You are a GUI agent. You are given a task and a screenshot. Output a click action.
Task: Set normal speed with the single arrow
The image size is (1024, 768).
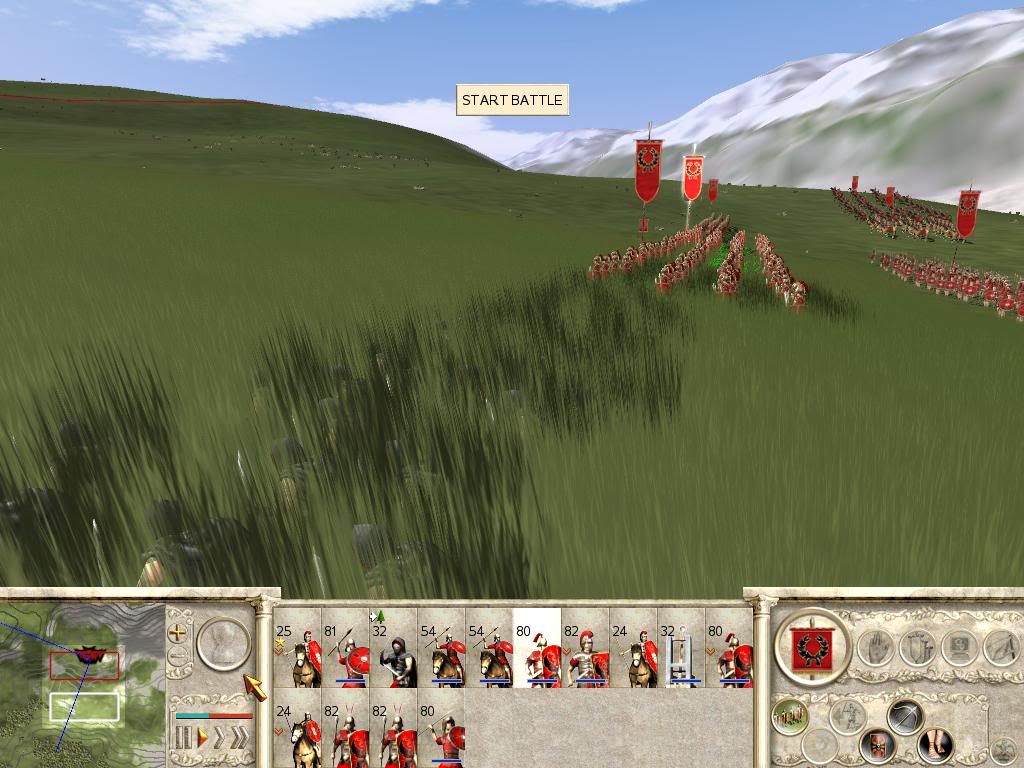click(x=202, y=739)
